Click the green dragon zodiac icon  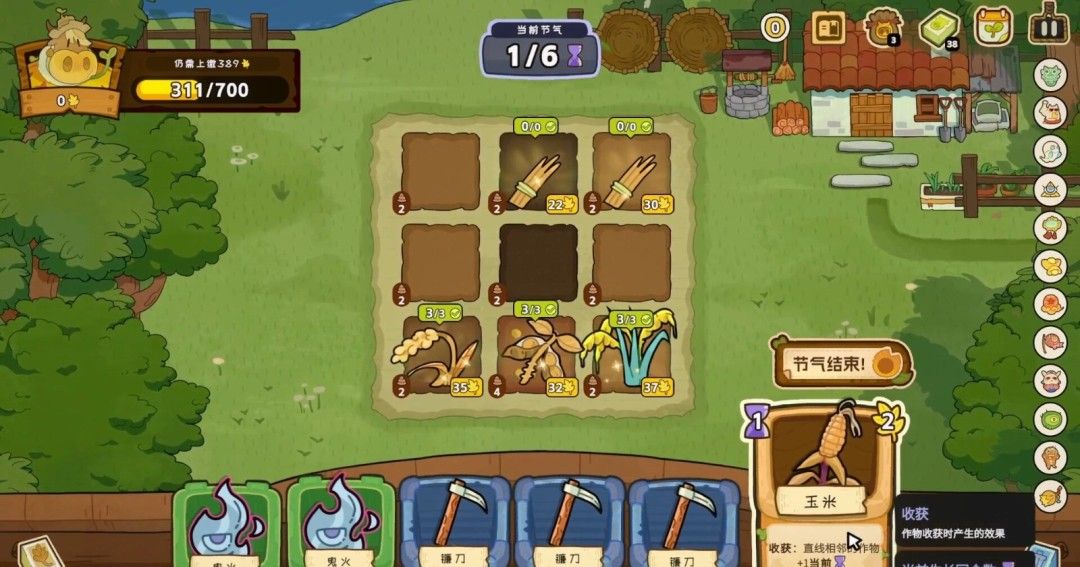tap(1050, 75)
